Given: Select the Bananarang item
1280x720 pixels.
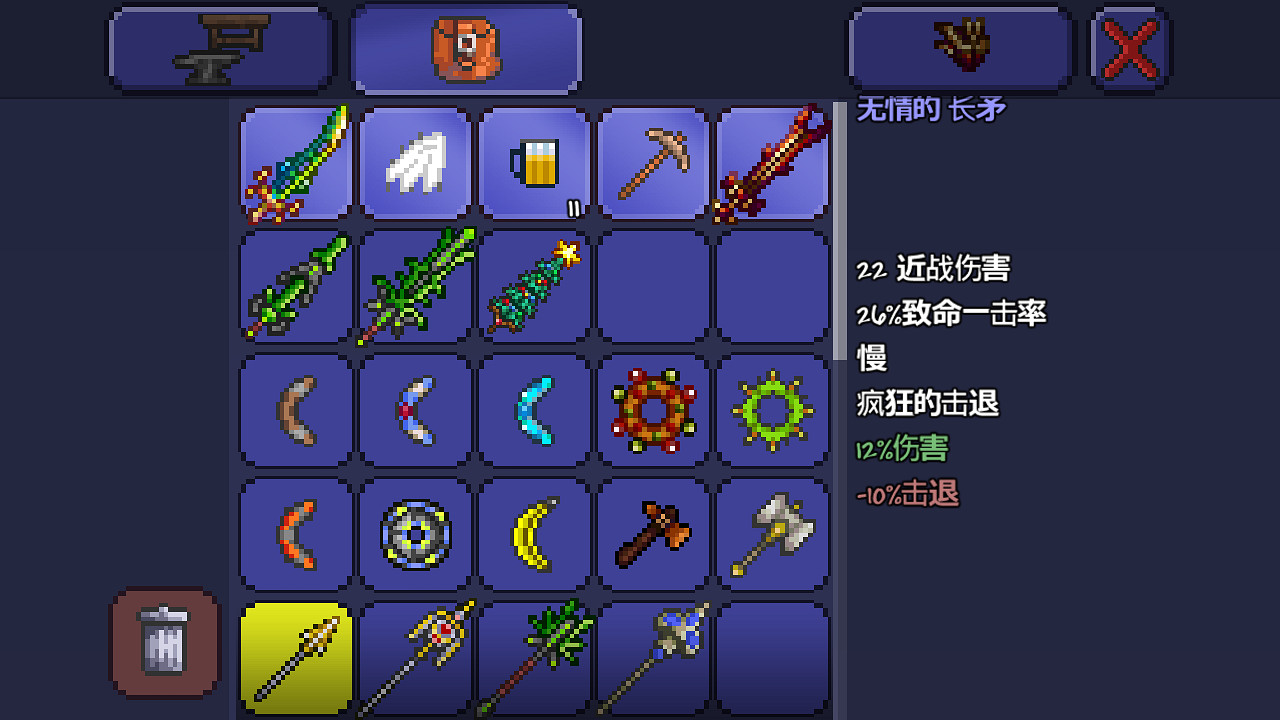Looking at the screenshot, I should click(533, 533).
